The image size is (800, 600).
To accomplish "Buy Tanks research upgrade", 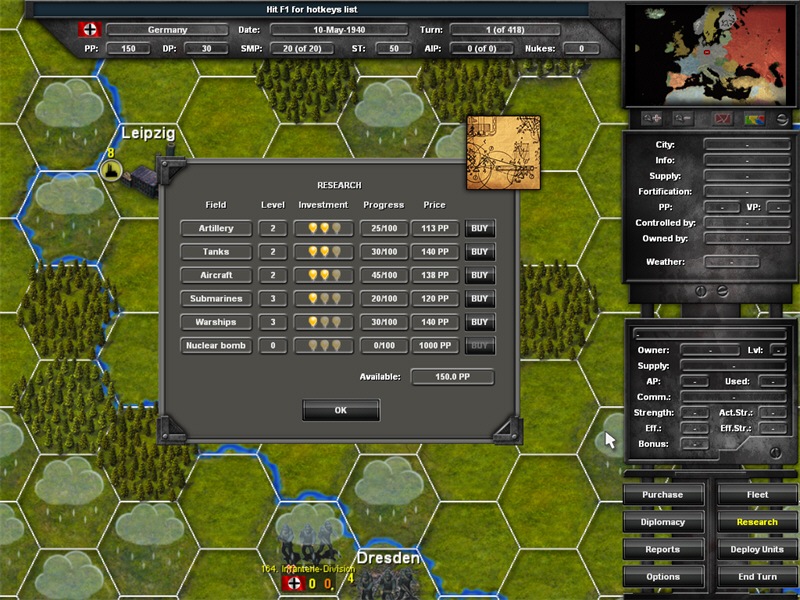I will pos(480,252).
